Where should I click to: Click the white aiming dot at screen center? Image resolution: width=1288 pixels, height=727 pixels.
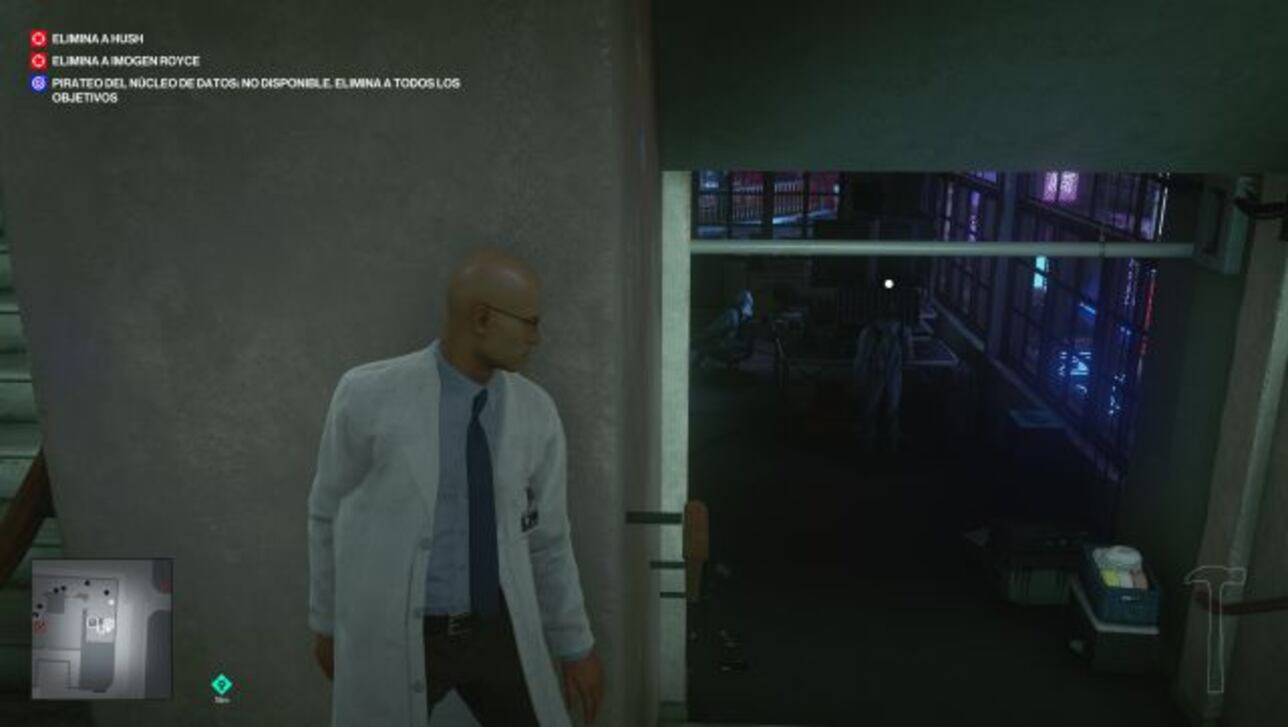pos(888,283)
